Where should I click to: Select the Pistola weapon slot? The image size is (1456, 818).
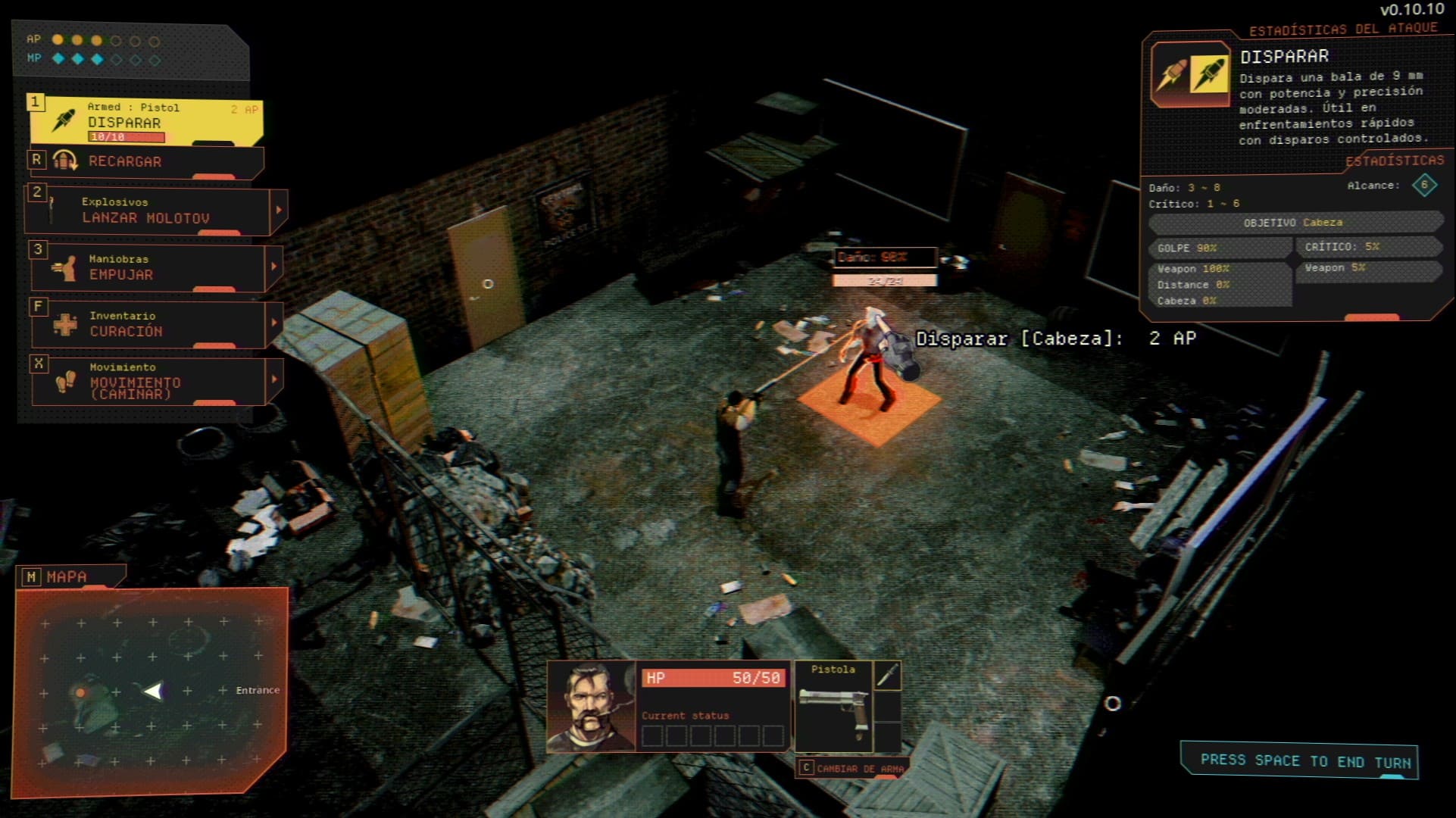point(833,706)
